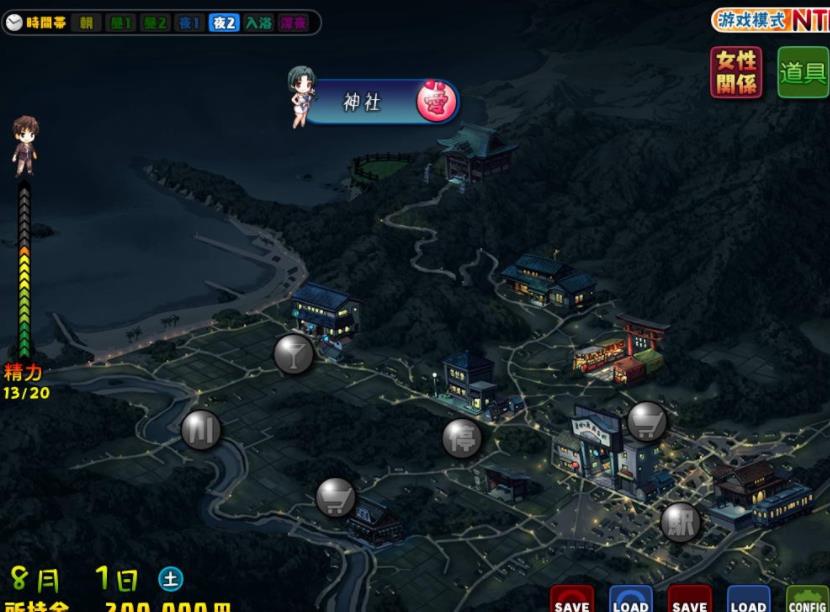830x612 pixels.
Task: Open the 女性関係 relationships menu
Action: coord(736,73)
